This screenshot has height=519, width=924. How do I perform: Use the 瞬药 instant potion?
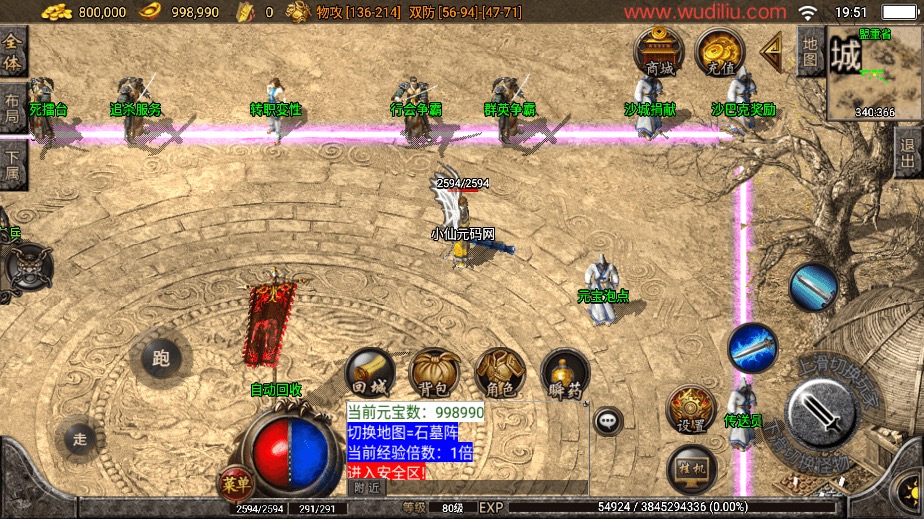pos(565,374)
